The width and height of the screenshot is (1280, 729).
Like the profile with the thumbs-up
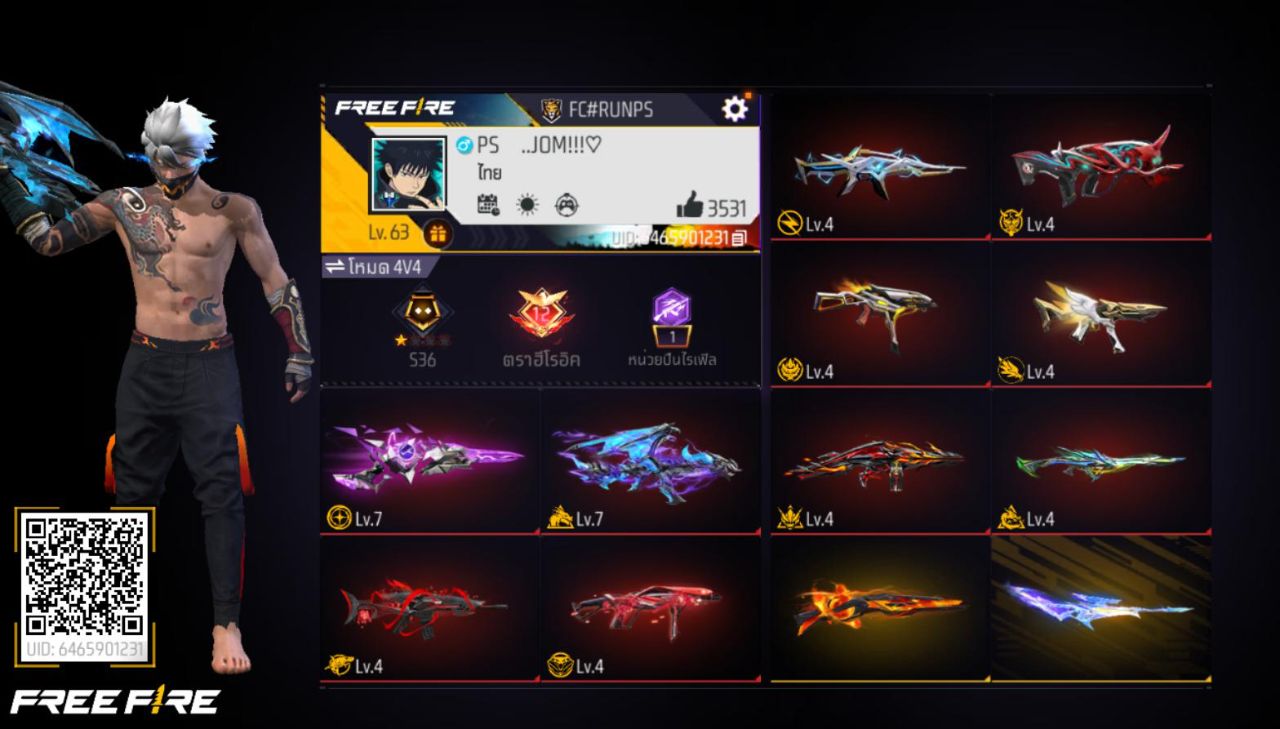[x=690, y=206]
